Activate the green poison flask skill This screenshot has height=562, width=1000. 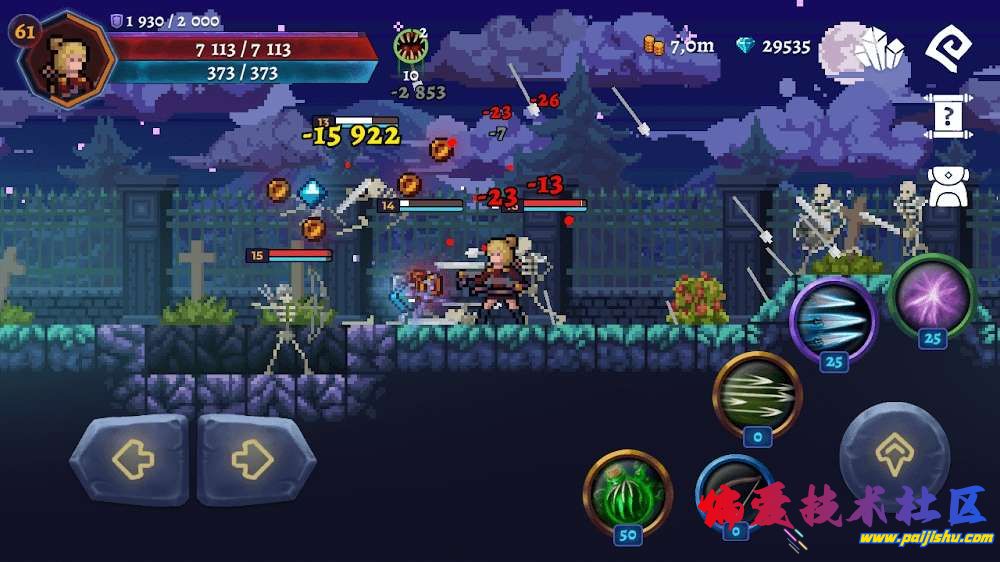627,491
